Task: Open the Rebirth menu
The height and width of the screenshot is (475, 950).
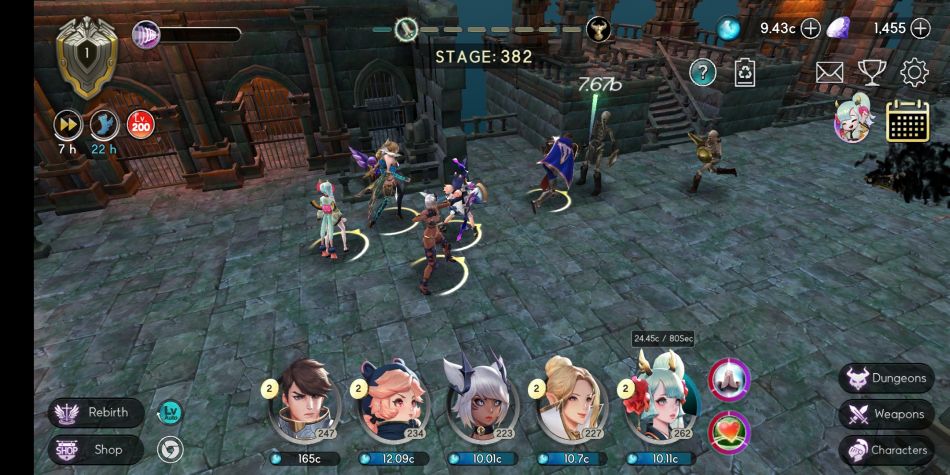Action: 96,412
